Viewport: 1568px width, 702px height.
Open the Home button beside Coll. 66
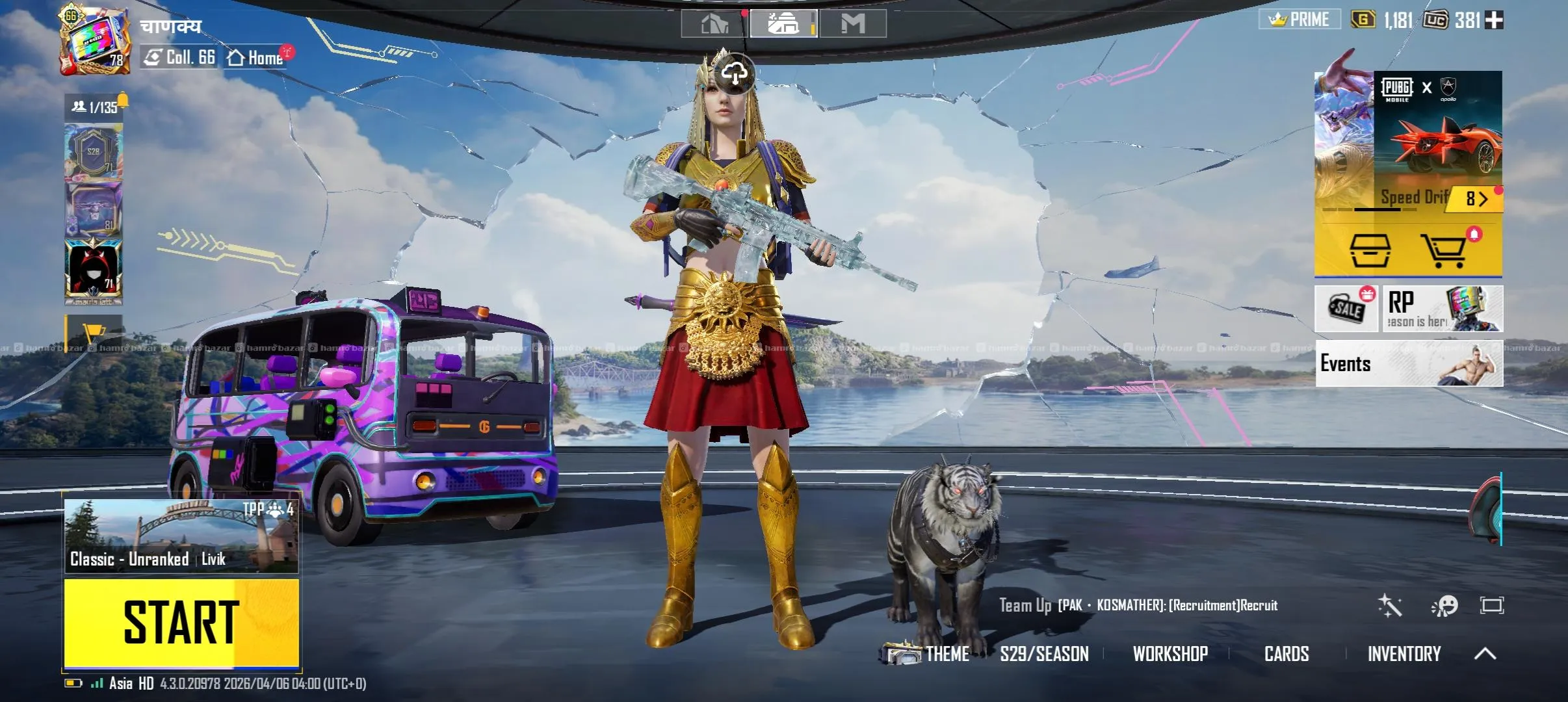click(x=256, y=58)
